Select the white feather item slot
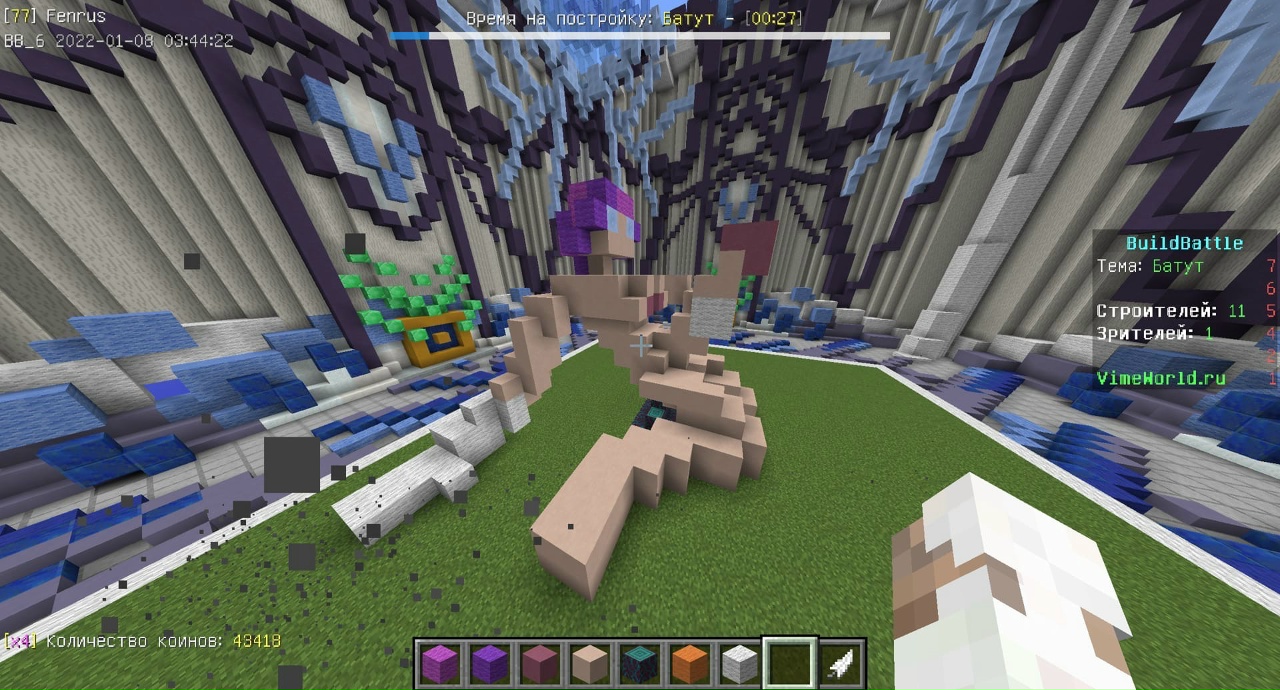Screen dimensions: 1280x690 (840, 664)
